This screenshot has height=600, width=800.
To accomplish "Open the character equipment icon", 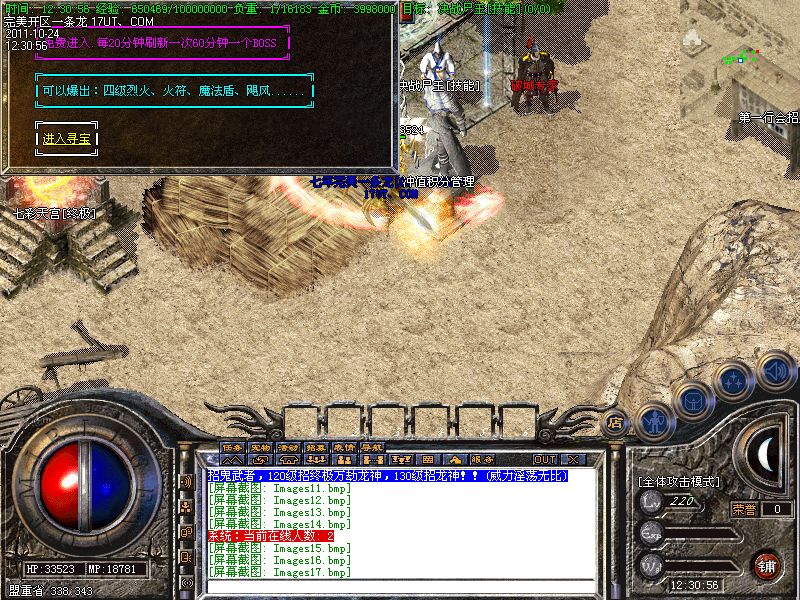I will tap(655, 420).
